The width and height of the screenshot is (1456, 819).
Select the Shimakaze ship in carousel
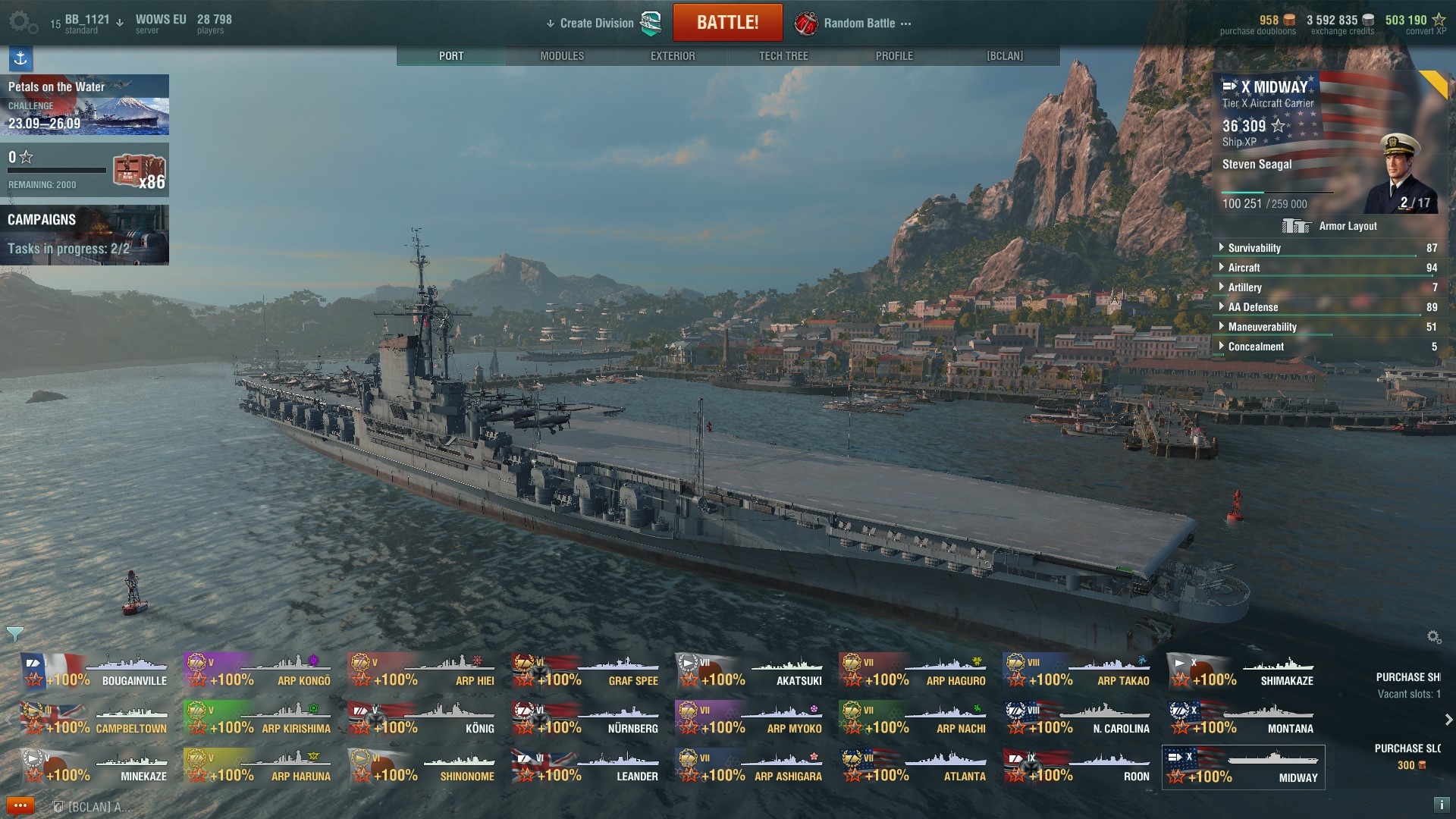click(1244, 673)
